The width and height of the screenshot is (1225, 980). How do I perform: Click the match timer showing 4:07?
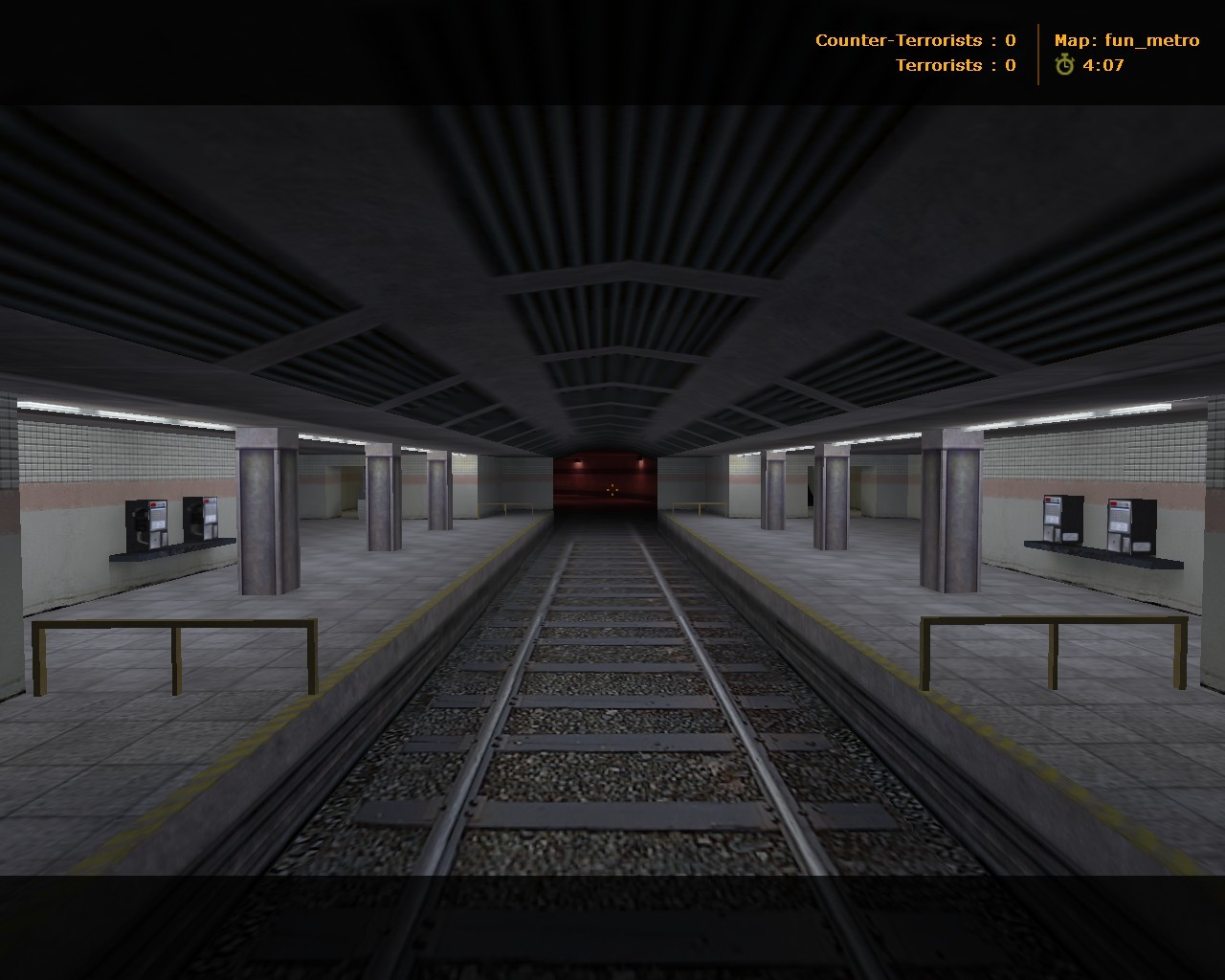(x=1101, y=67)
